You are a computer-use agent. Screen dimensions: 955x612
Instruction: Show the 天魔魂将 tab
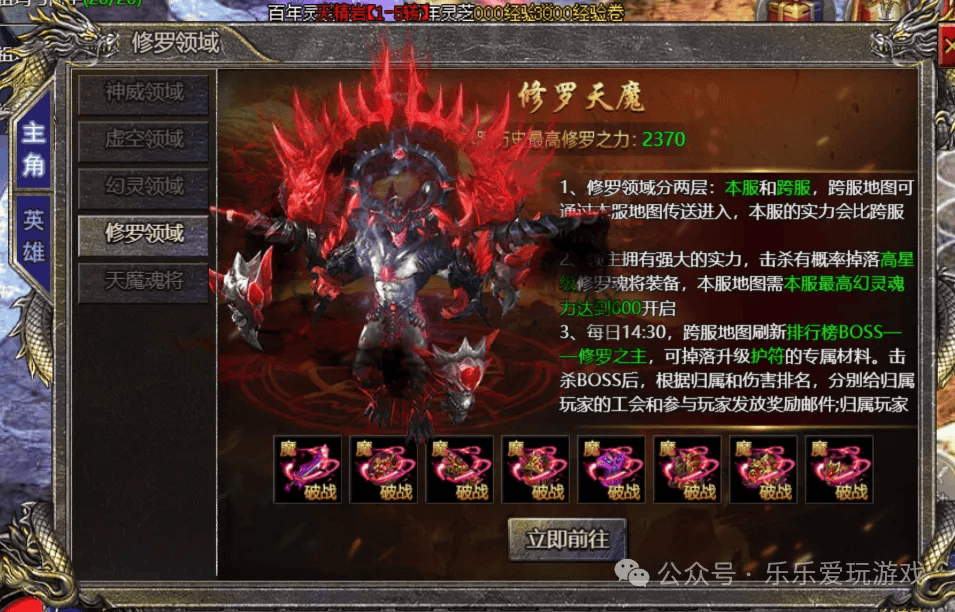(x=144, y=281)
